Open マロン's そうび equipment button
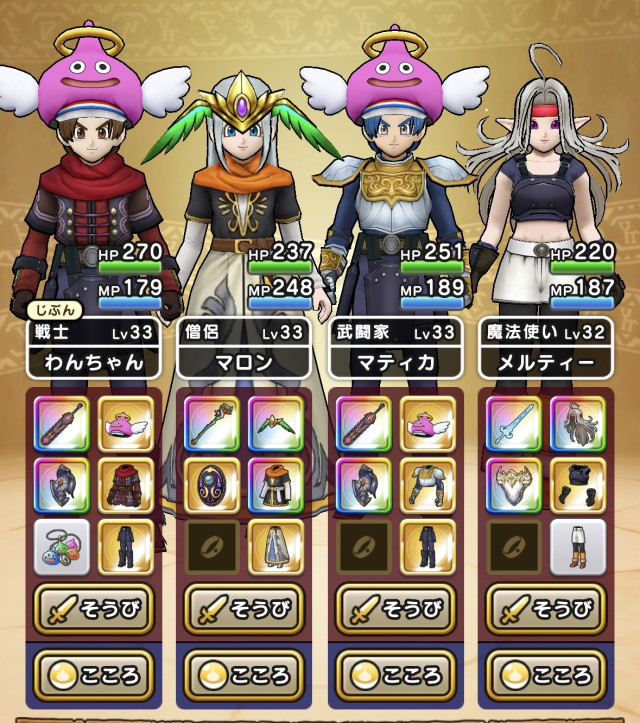Image resolution: width=640 pixels, height=723 pixels. [x=245, y=610]
